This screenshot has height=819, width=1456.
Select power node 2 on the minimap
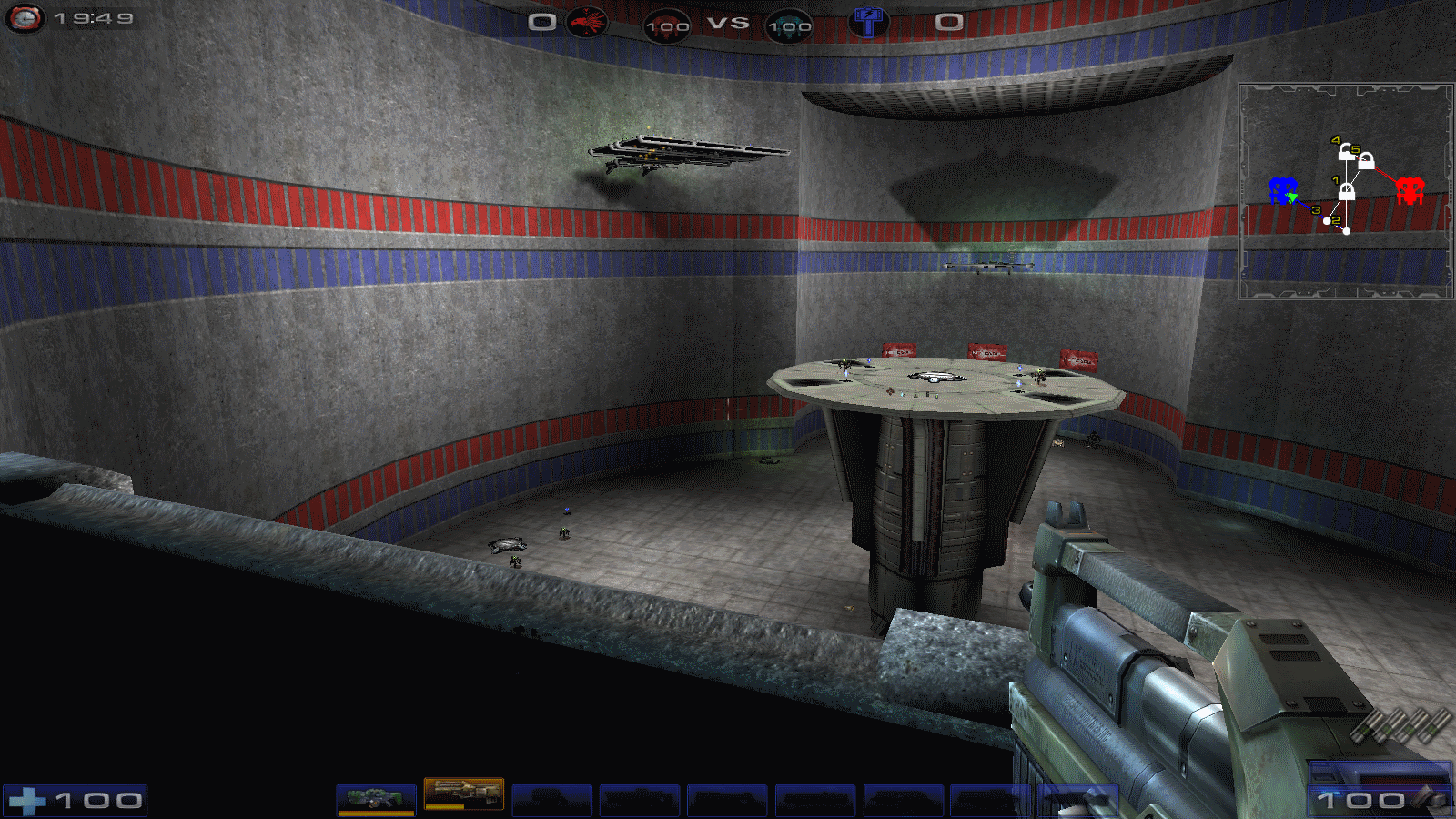pos(1346,230)
